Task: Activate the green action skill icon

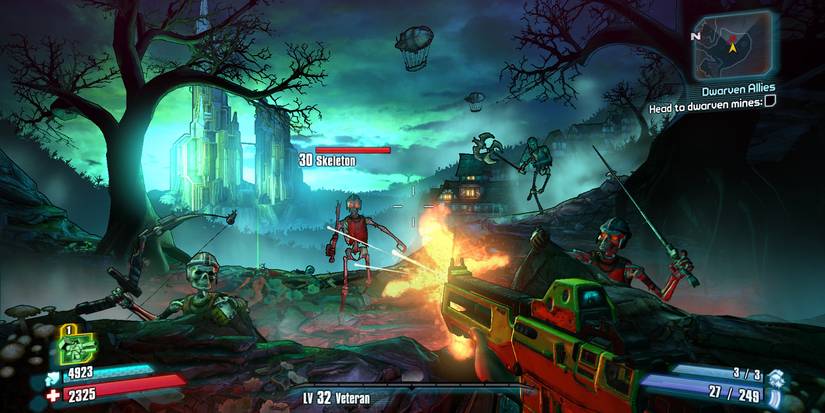Action: pos(74,344)
